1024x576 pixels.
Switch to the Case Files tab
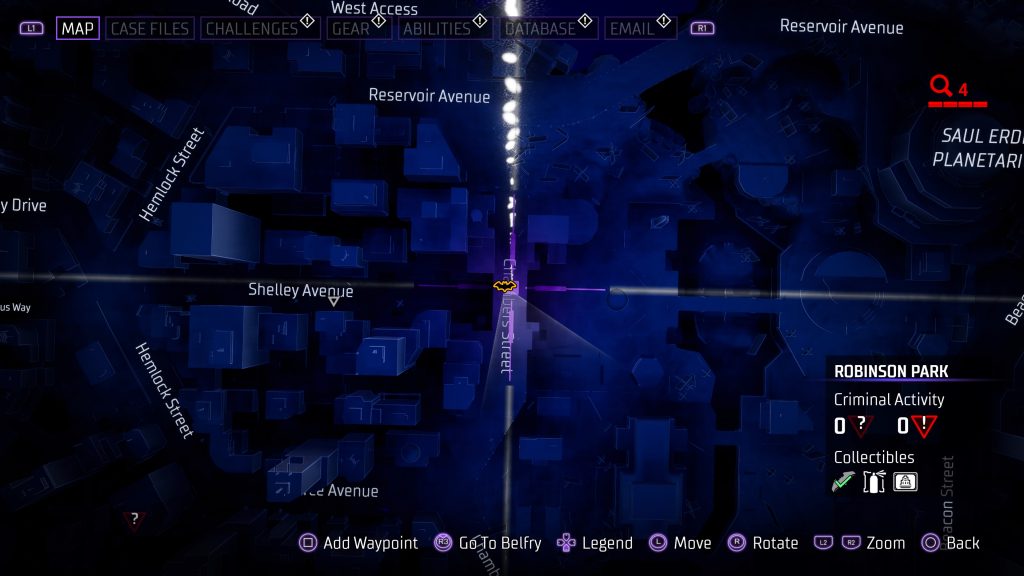click(148, 28)
